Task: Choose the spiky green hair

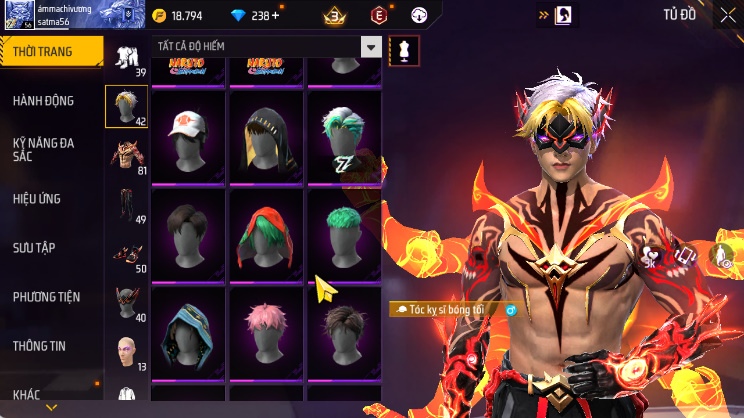Action: [344, 234]
